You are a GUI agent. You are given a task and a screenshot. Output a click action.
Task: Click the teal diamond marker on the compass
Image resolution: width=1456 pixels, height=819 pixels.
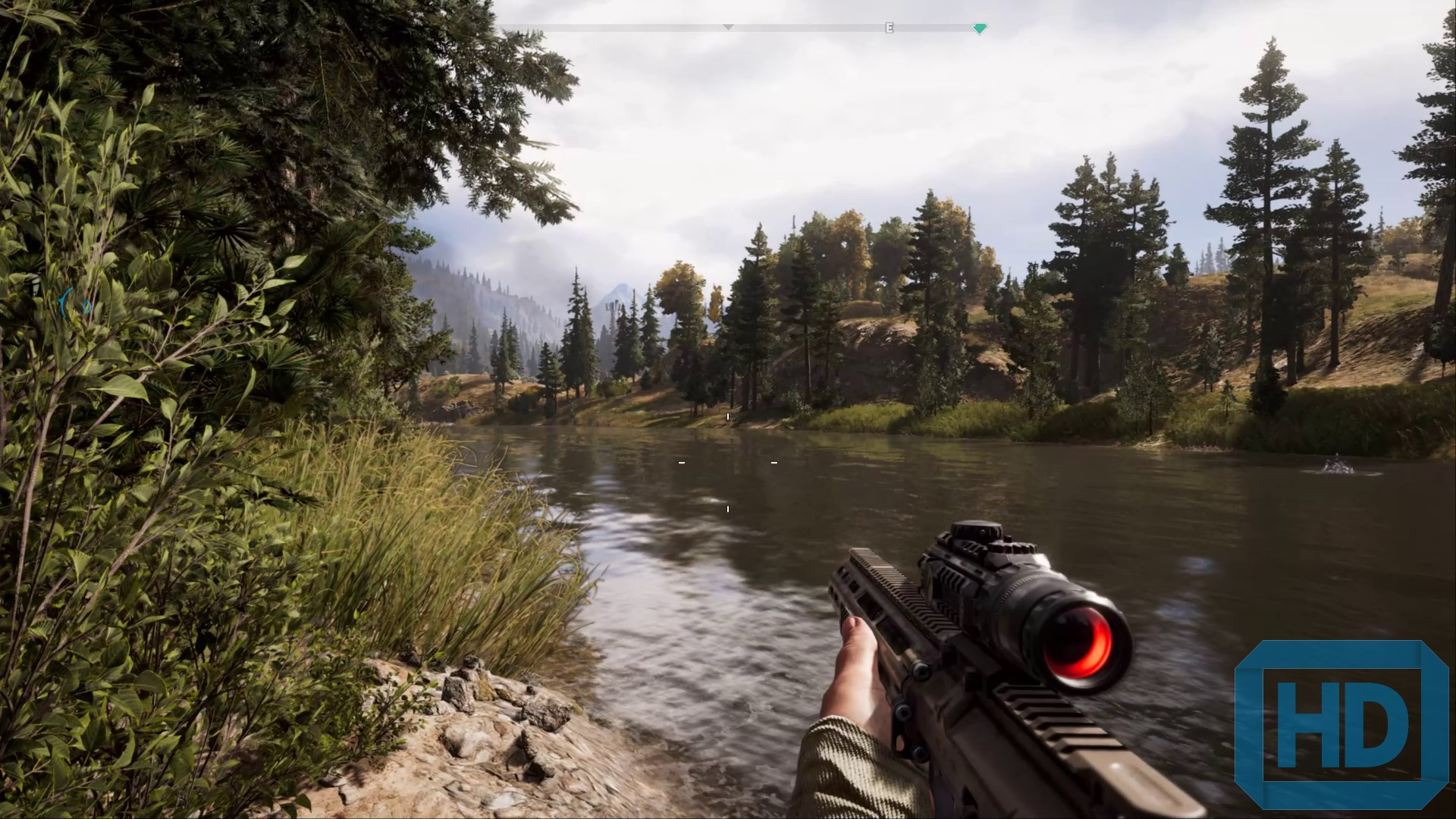click(x=979, y=29)
